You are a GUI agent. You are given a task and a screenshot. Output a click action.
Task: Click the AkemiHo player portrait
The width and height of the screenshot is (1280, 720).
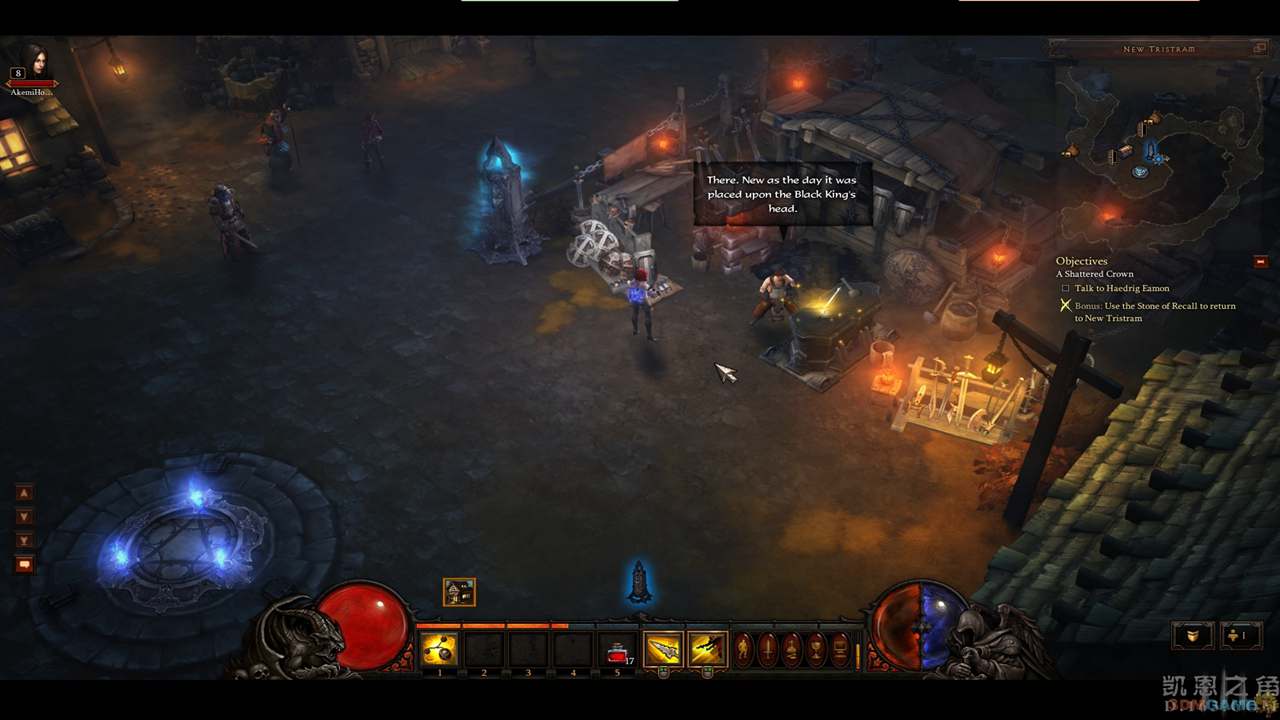[35, 62]
